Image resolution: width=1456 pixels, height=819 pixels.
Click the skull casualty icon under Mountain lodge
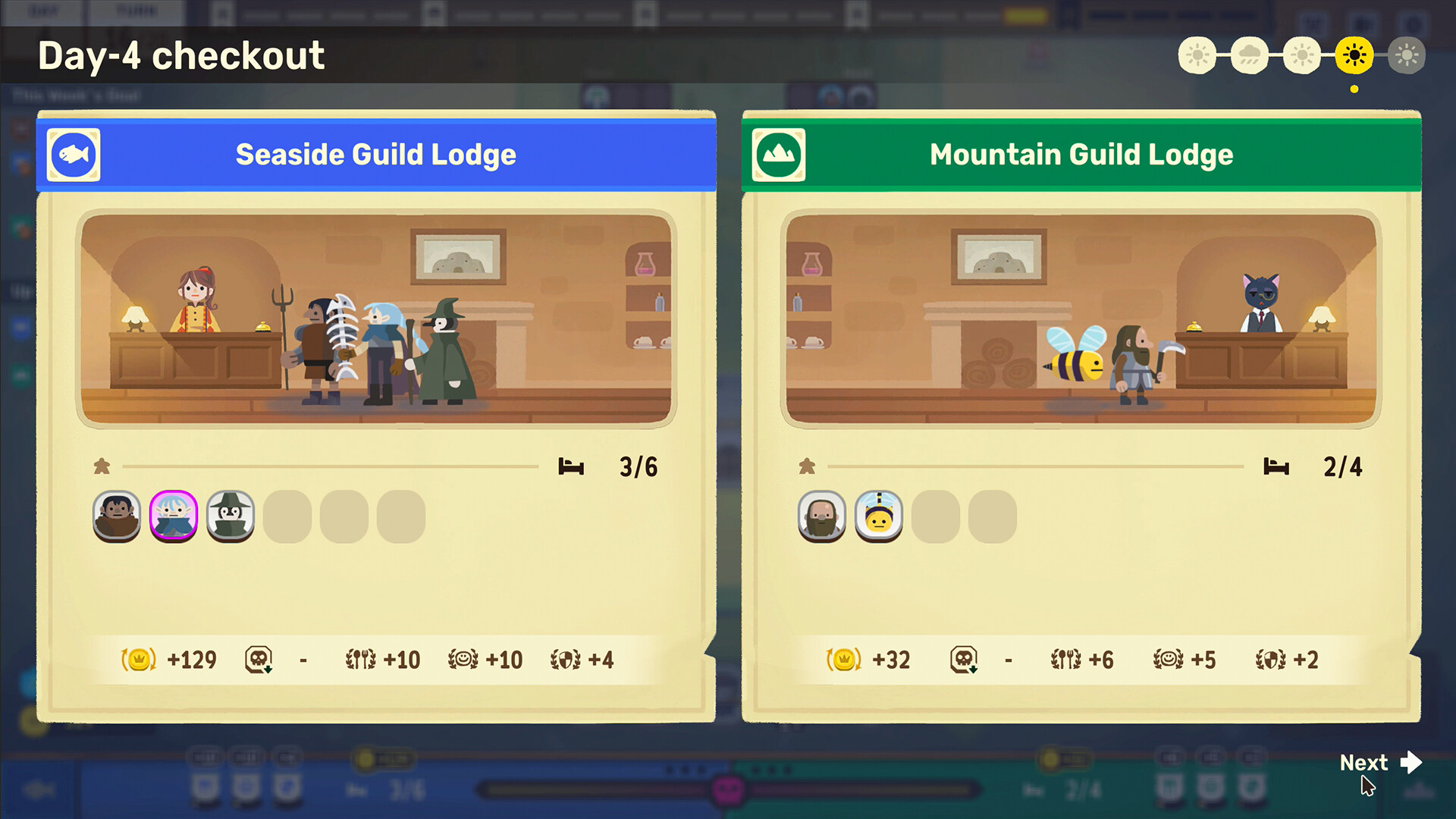tap(965, 660)
